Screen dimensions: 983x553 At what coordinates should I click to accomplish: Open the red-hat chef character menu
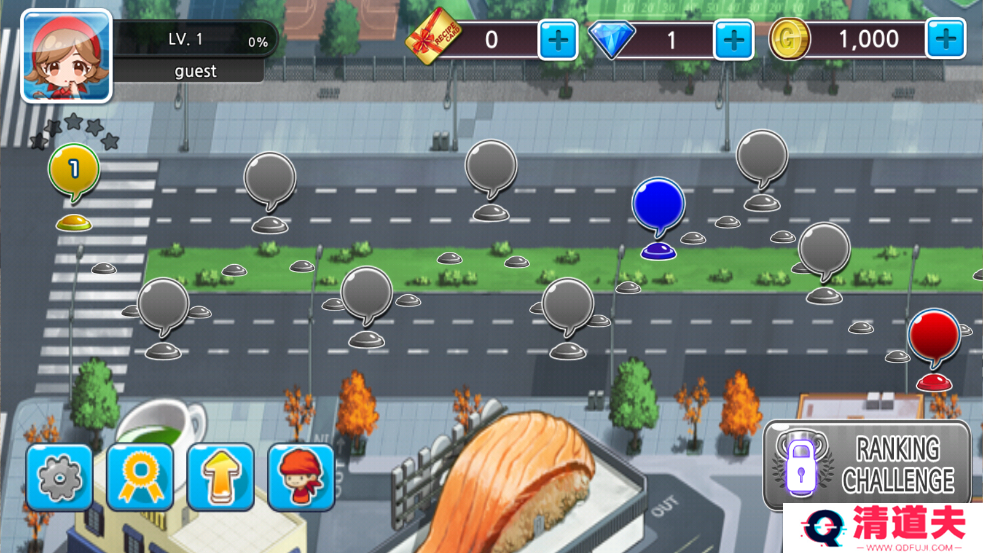(301, 477)
